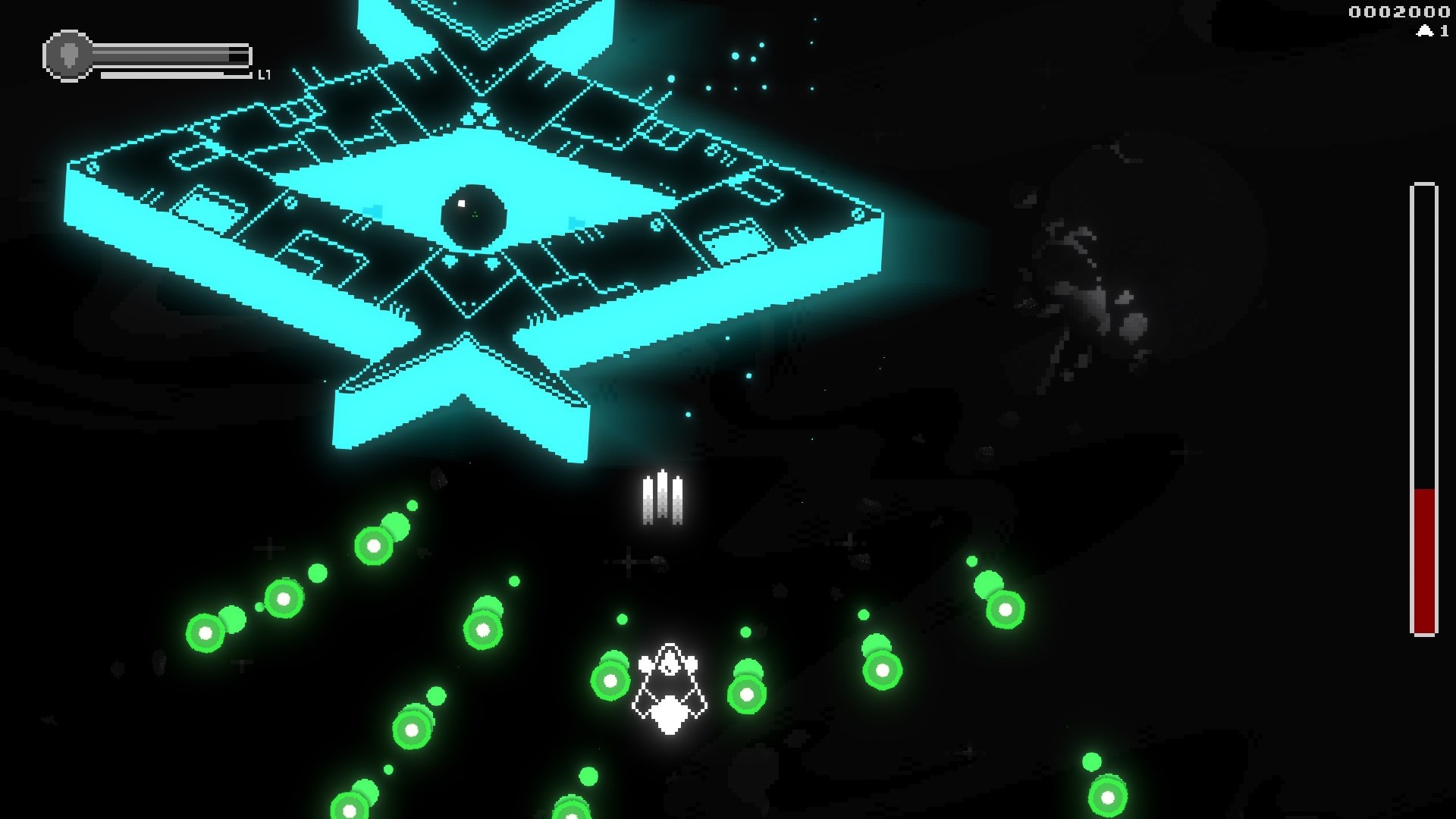This screenshot has height=819, width=1456.
Task: Click the circular avatar on the health gauge
Action: pos(68,53)
